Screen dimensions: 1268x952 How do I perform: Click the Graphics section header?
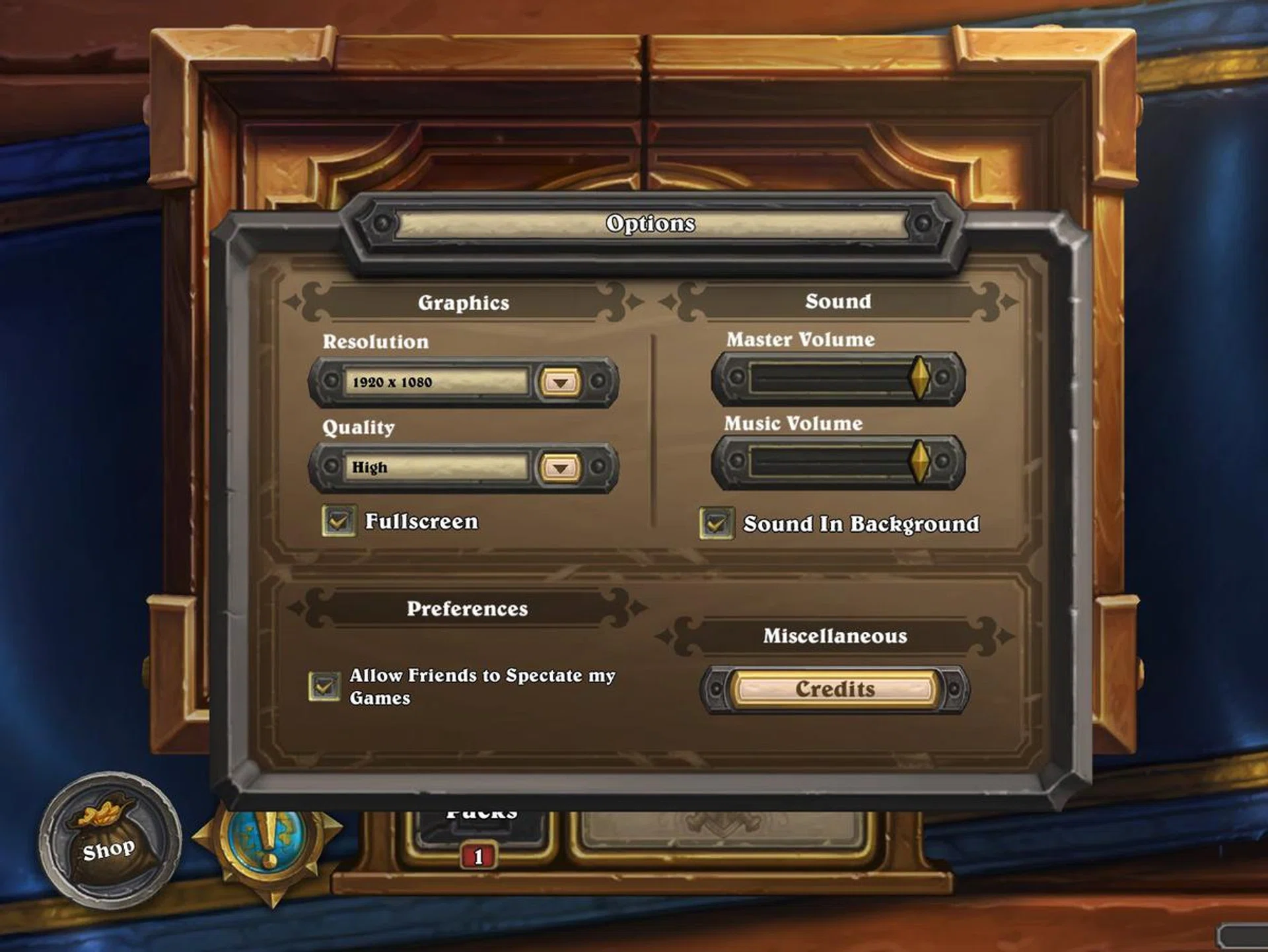(x=463, y=302)
